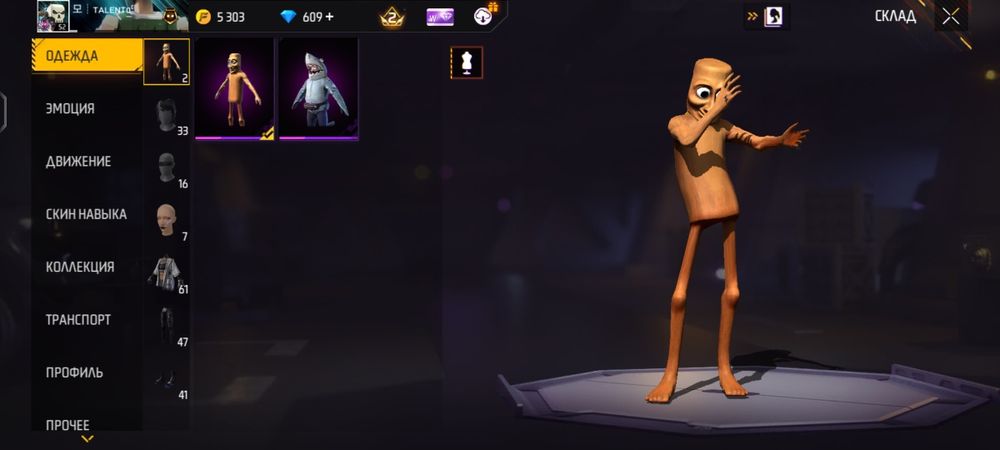
Task: Click the mannequin icon button
Action: pyautogui.click(x=466, y=63)
